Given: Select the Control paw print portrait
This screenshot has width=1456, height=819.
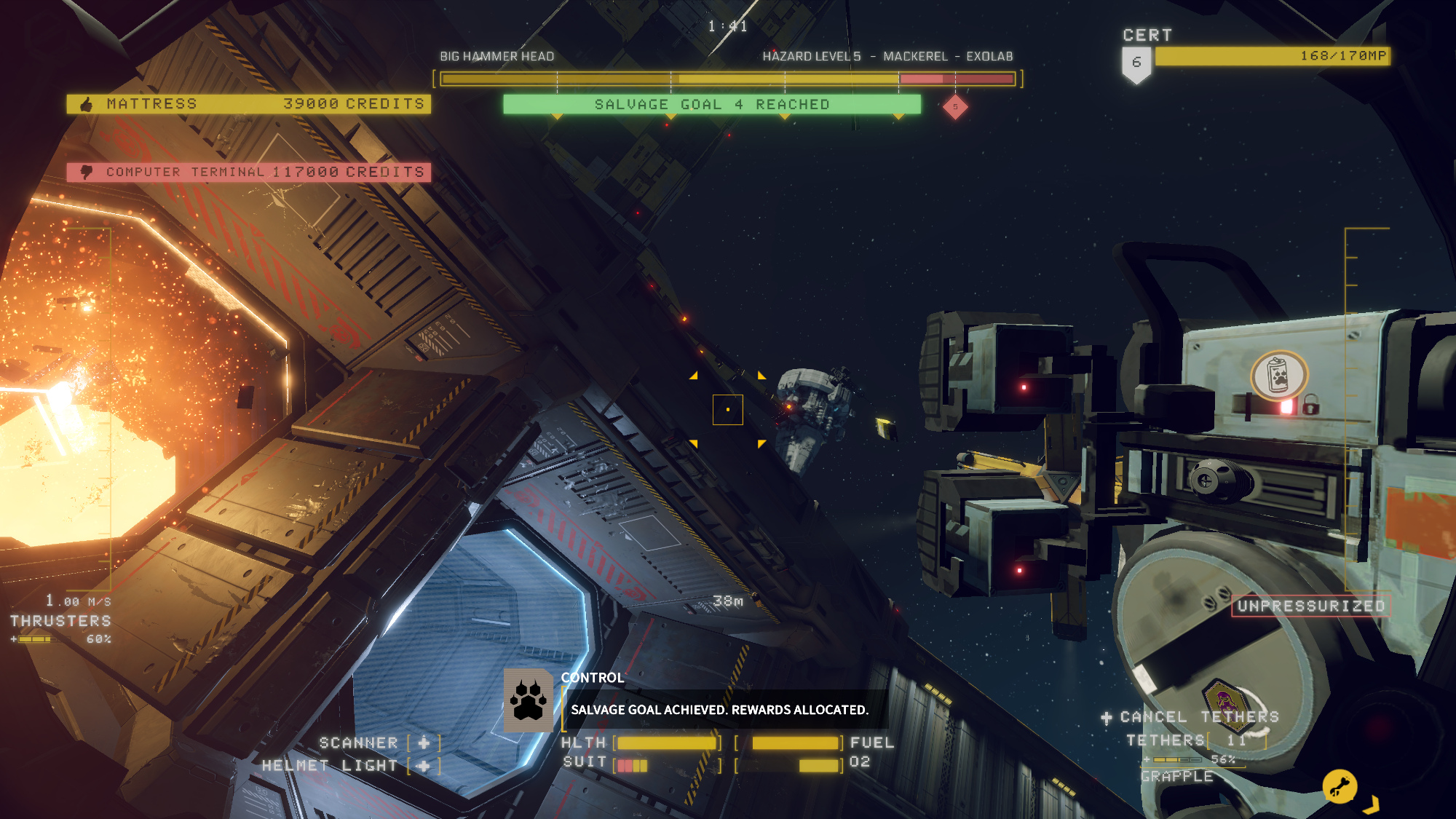Looking at the screenshot, I should coord(529,700).
